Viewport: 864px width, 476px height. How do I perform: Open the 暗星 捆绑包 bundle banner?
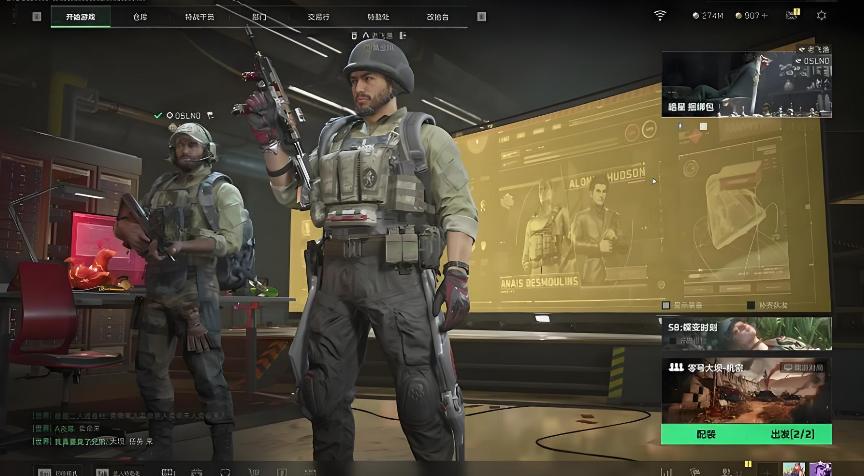[x=746, y=85]
